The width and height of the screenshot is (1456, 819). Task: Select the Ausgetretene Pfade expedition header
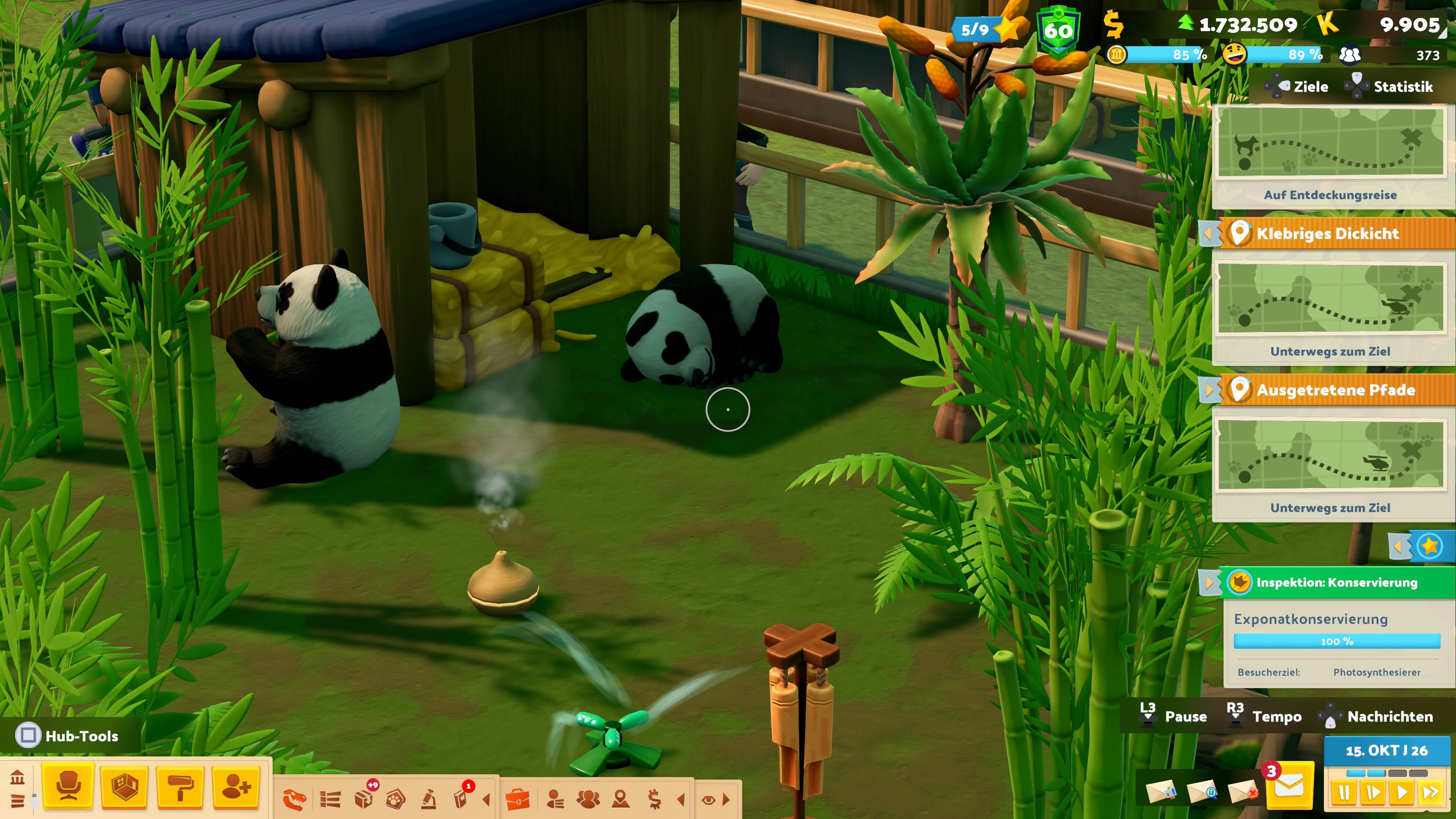click(x=1335, y=390)
